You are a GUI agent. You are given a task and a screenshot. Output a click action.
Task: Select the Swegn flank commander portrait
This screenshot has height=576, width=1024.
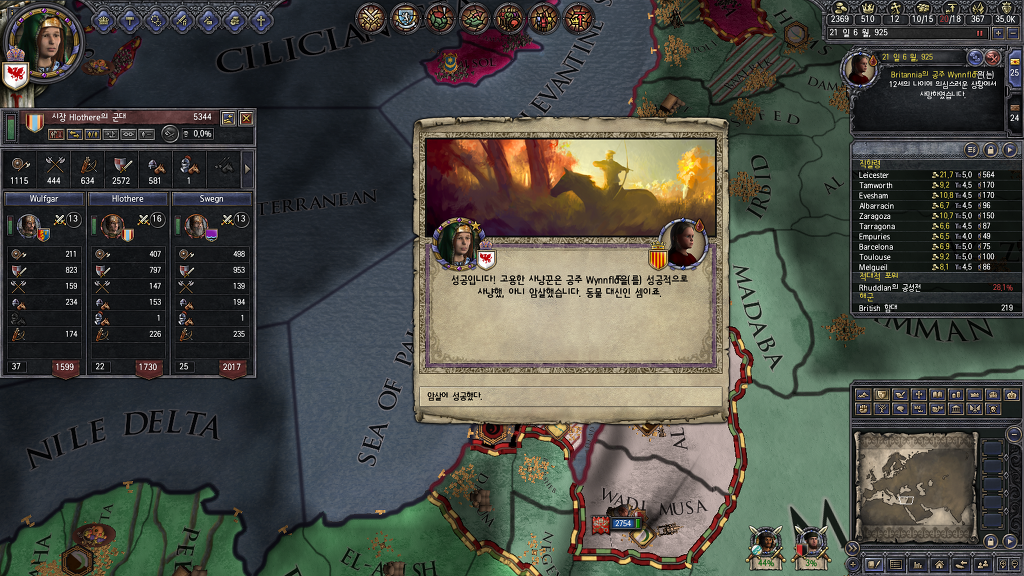pos(196,225)
